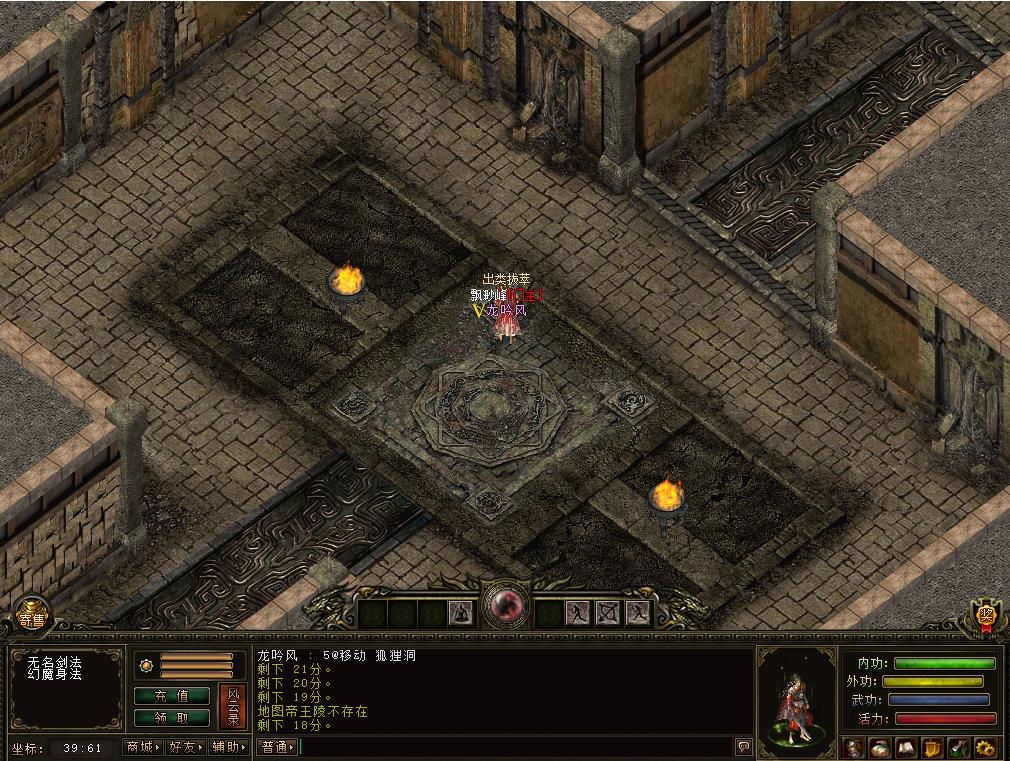Focus the chat text input field
Image resolution: width=1010 pixels, height=761 pixels.
tap(515, 747)
